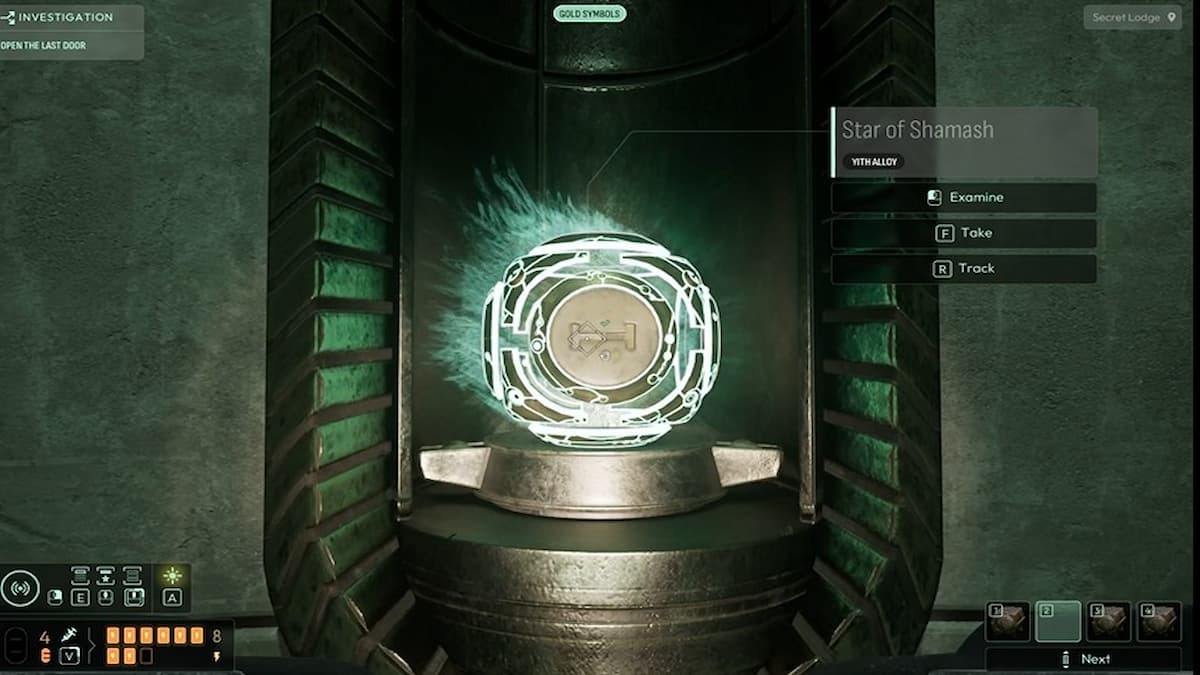Click the Secret Lodge location tag

pyautogui.click(x=1132, y=17)
